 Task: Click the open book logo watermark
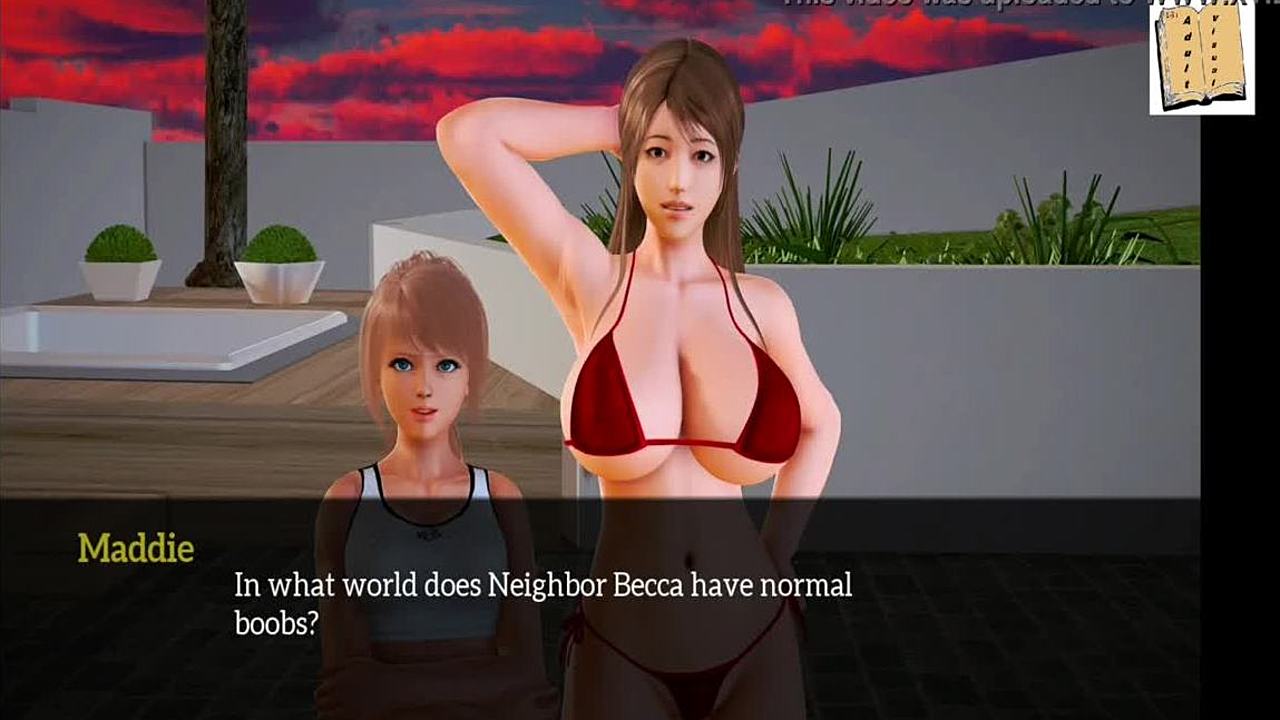pyautogui.click(x=1201, y=57)
